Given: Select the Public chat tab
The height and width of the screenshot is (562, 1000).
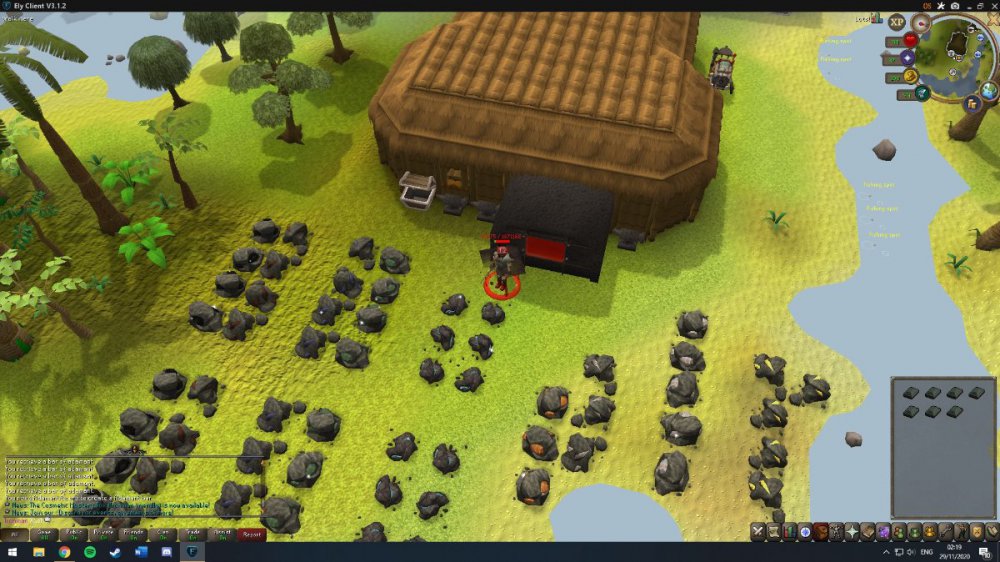Looking at the screenshot, I should (74, 534).
